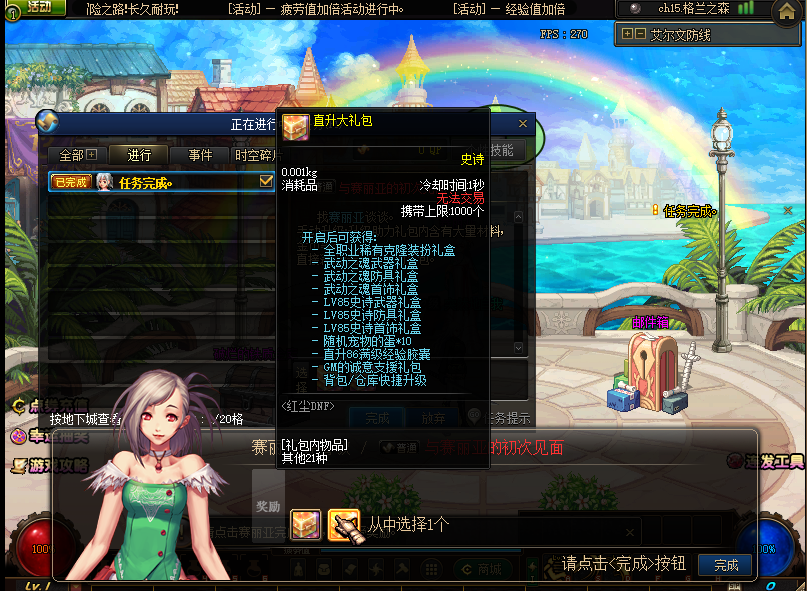Choose the weapon reward icon beside the gift box
The height and width of the screenshot is (591, 807).
(x=343, y=524)
